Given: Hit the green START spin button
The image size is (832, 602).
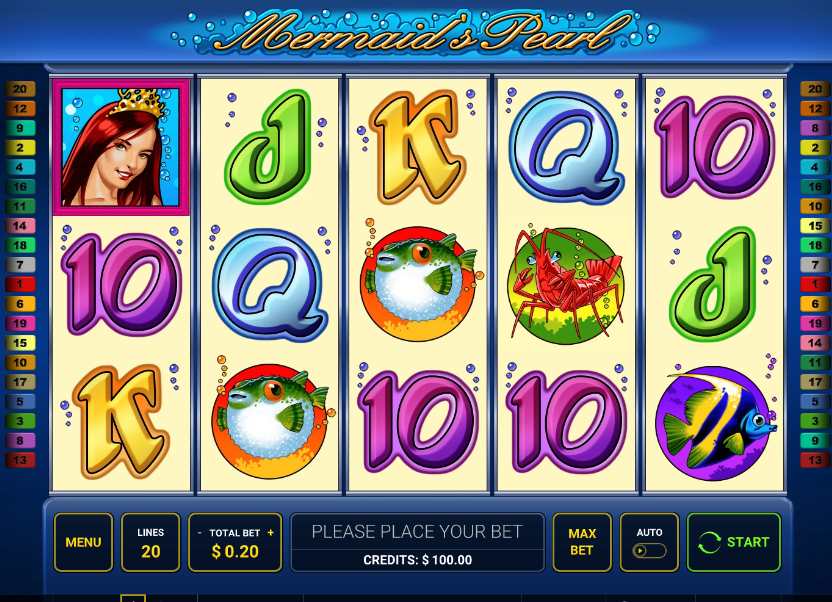Looking at the screenshot, I should [734, 542].
